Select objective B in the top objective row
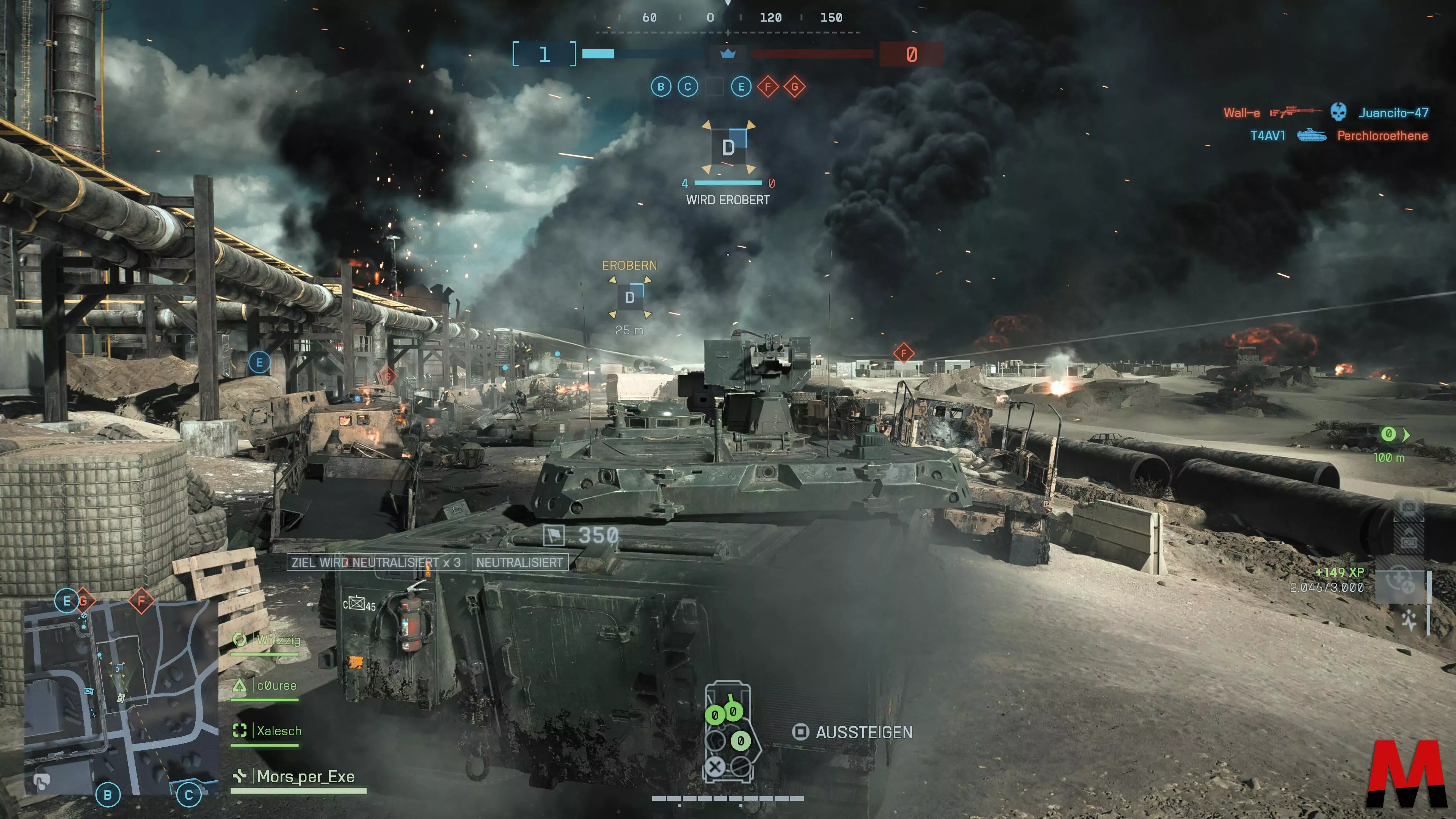The image size is (1456, 819). click(x=661, y=87)
